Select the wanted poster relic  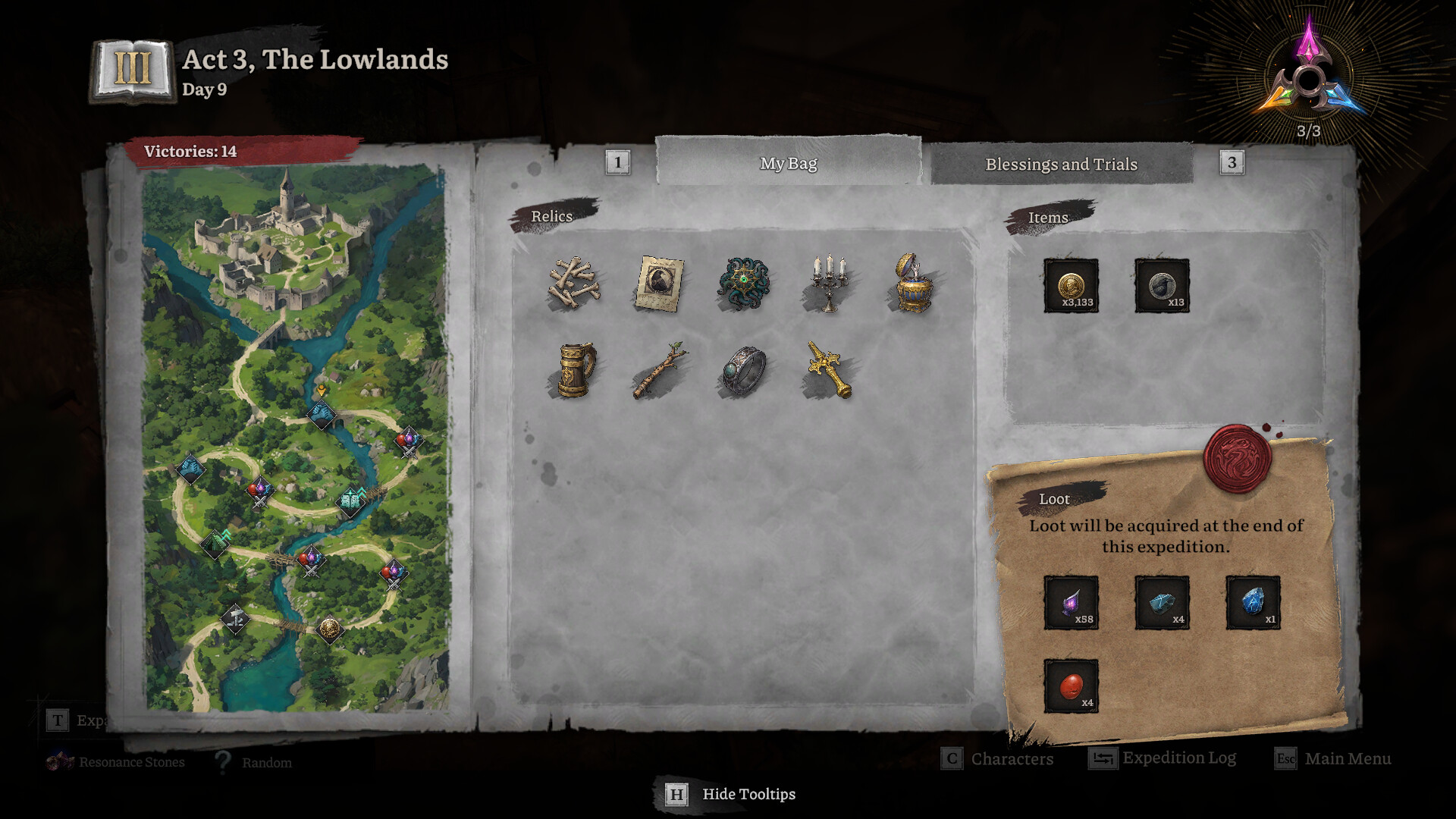(x=659, y=284)
